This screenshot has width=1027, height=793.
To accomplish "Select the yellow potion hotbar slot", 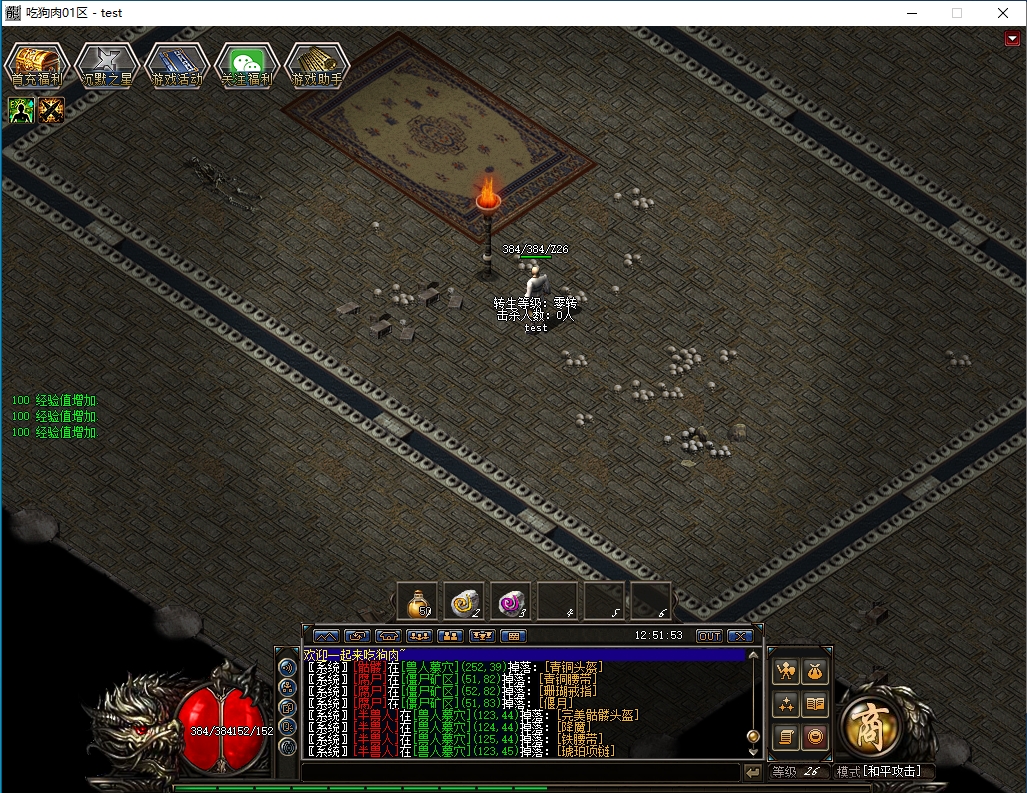I will (x=418, y=601).
